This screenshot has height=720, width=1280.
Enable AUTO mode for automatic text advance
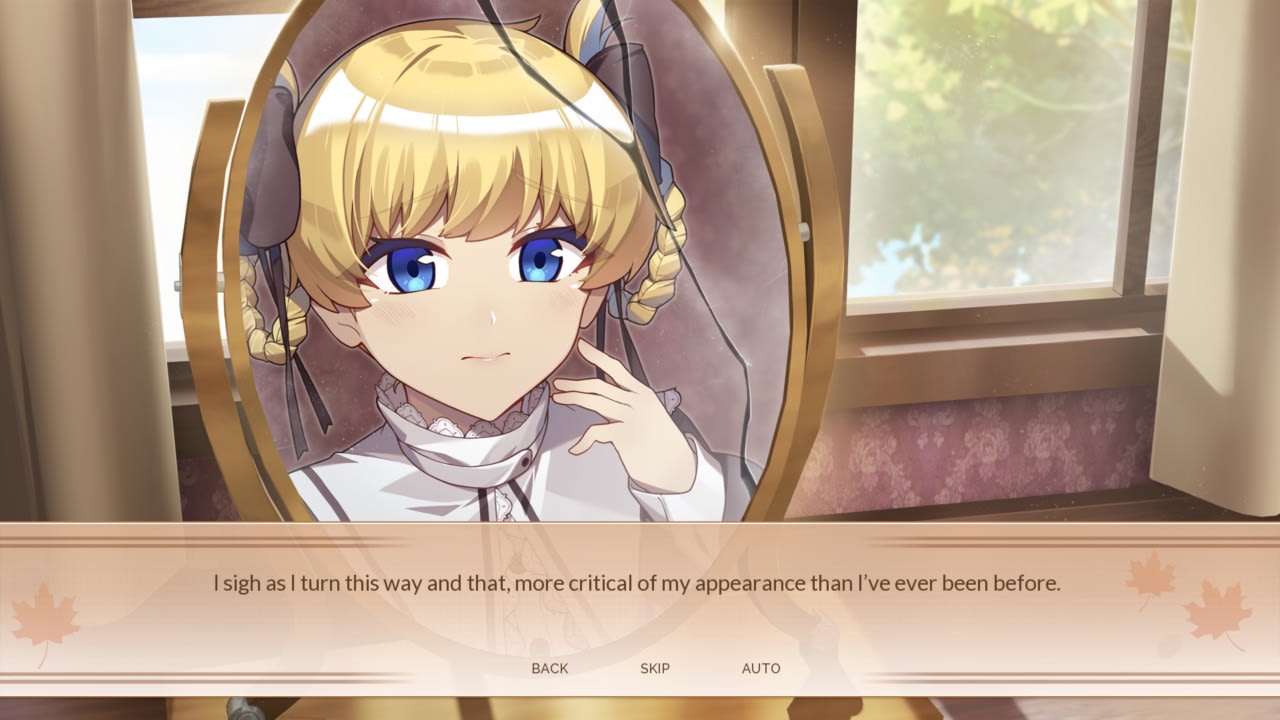point(763,668)
